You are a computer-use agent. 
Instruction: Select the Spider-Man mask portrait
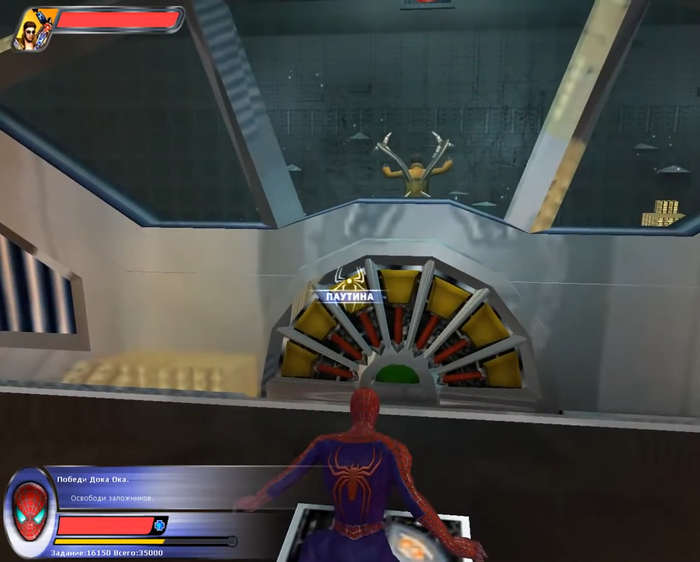[31, 506]
